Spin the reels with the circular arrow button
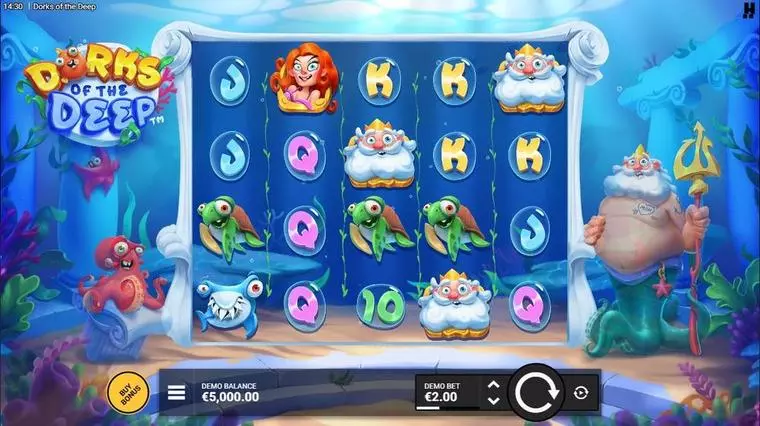Viewport: 760px width, 426px height. [x=536, y=393]
